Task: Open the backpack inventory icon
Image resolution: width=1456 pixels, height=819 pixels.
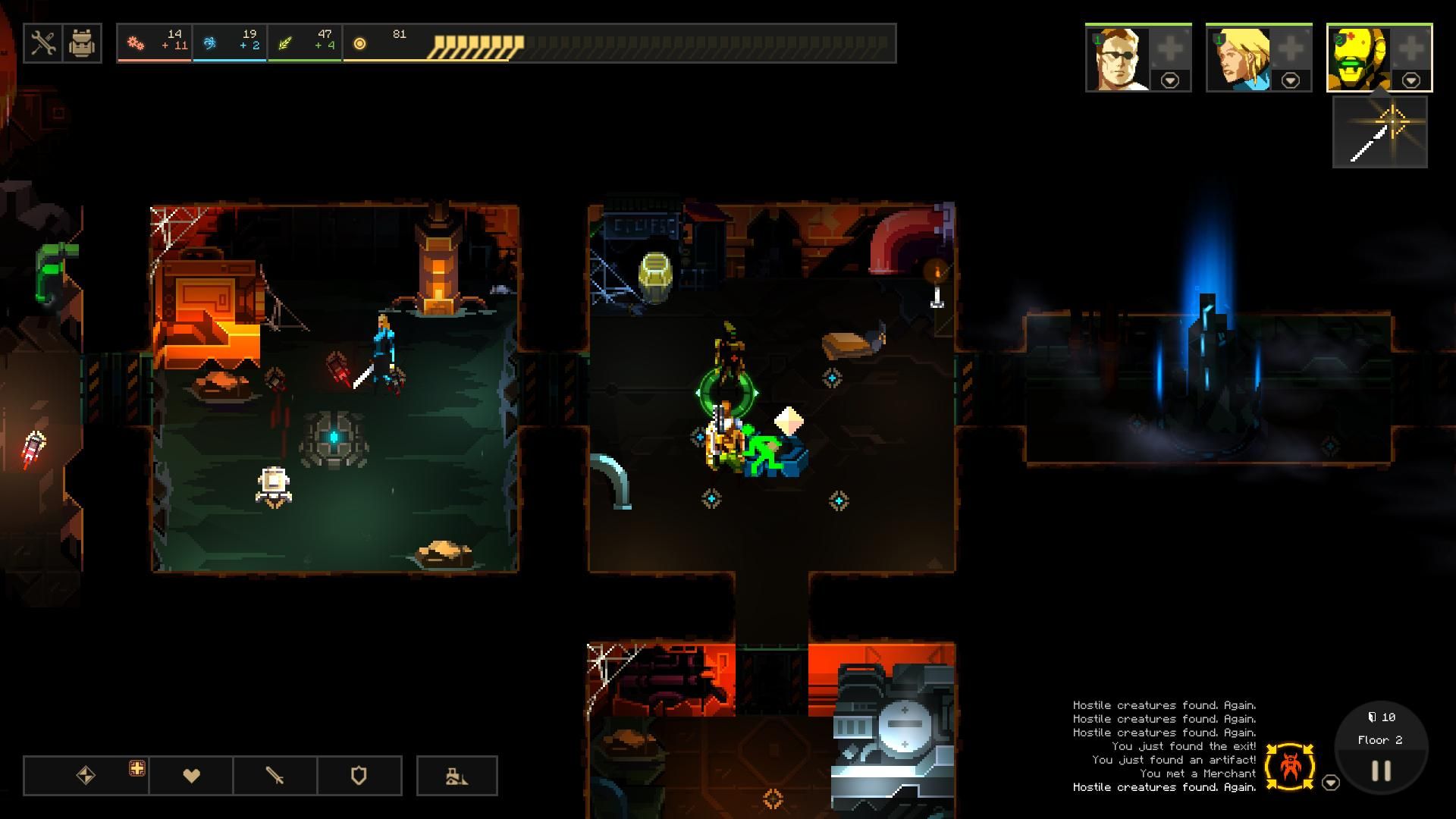Action: [82, 43]
